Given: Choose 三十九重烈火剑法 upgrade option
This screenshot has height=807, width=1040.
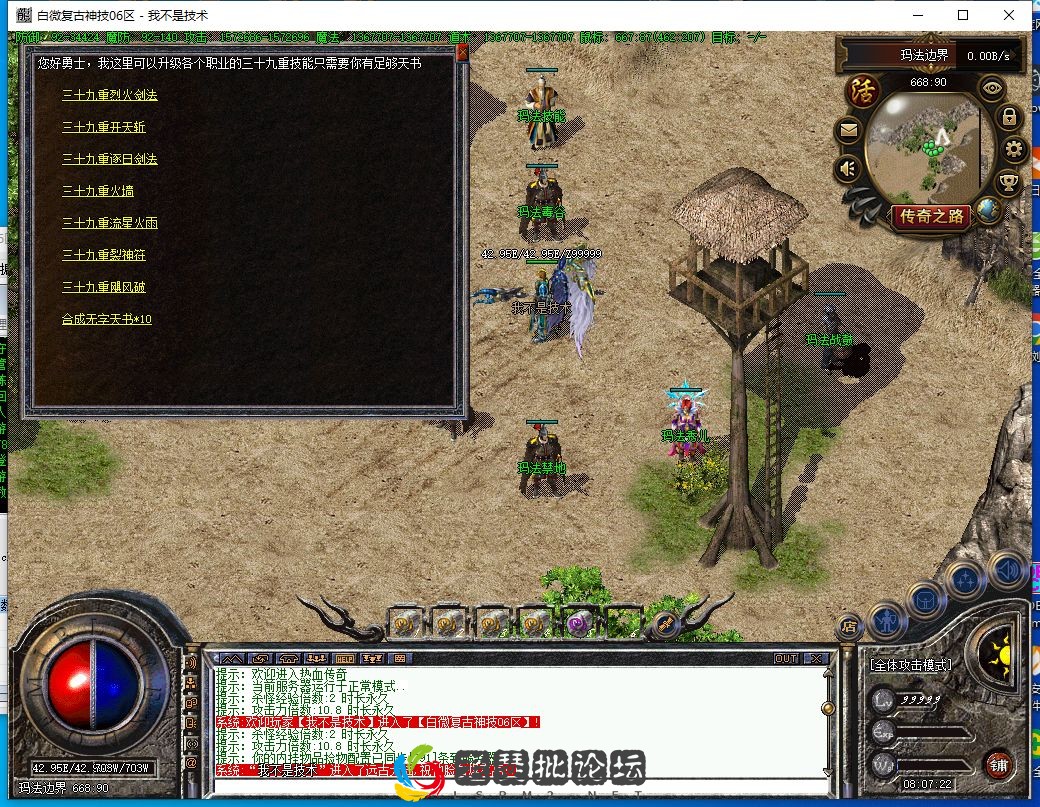Looking at the screenshot, I should pyautogui.click(x=110, y=95).
